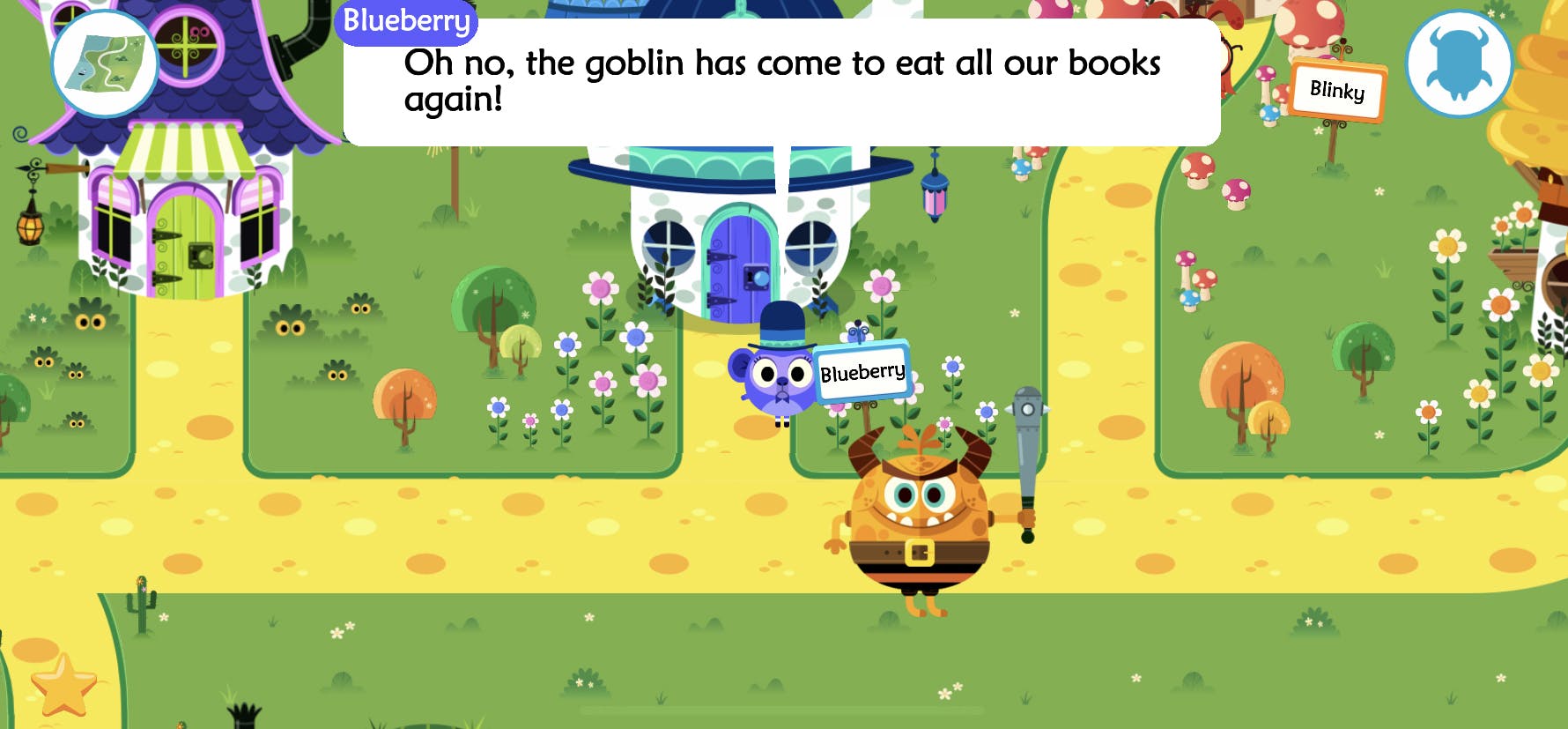Tap the dragonfly perched on Blueberry's sign

point(858,333)
